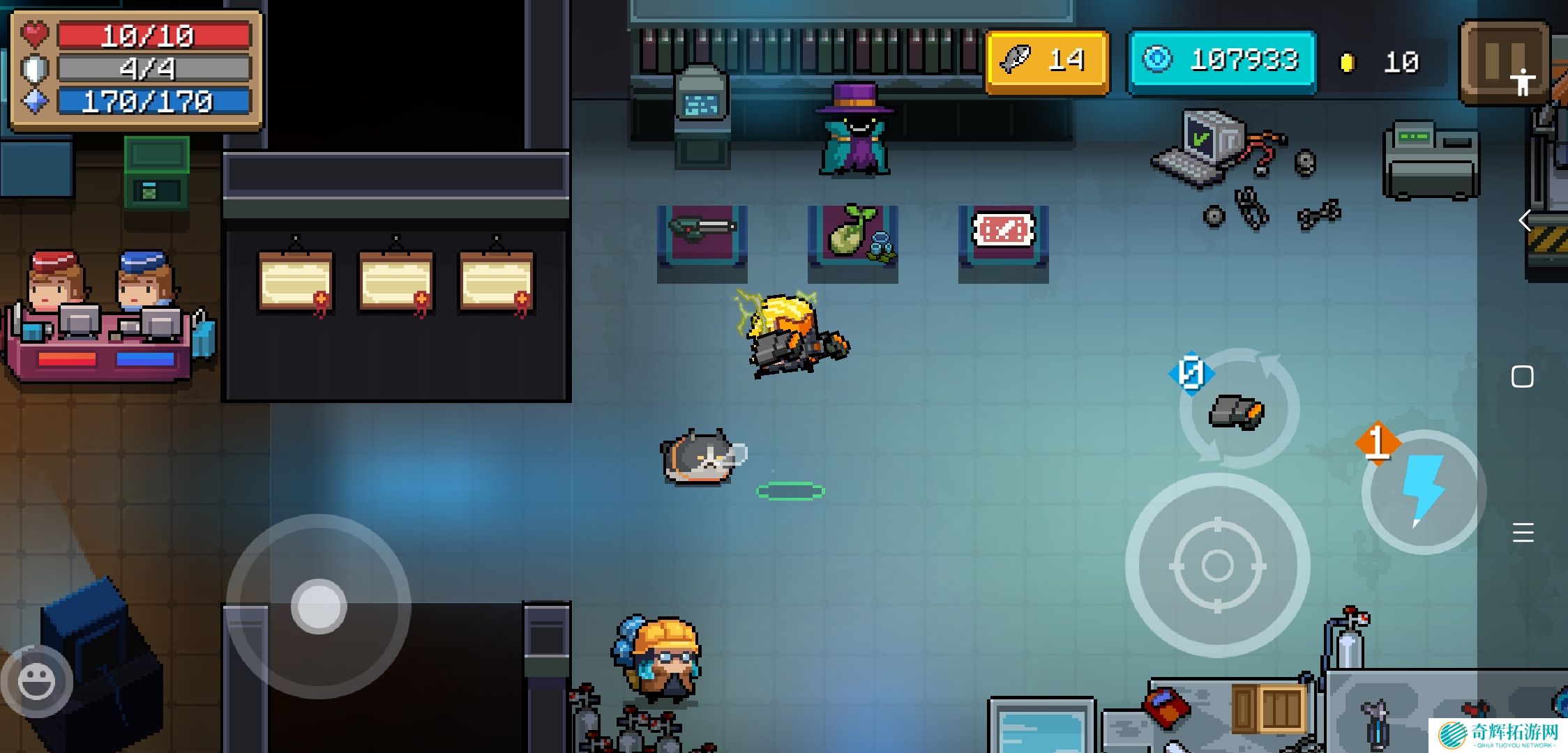Tap the virtual movement joystick knob
1568x753 pixels.
point(319,606)
